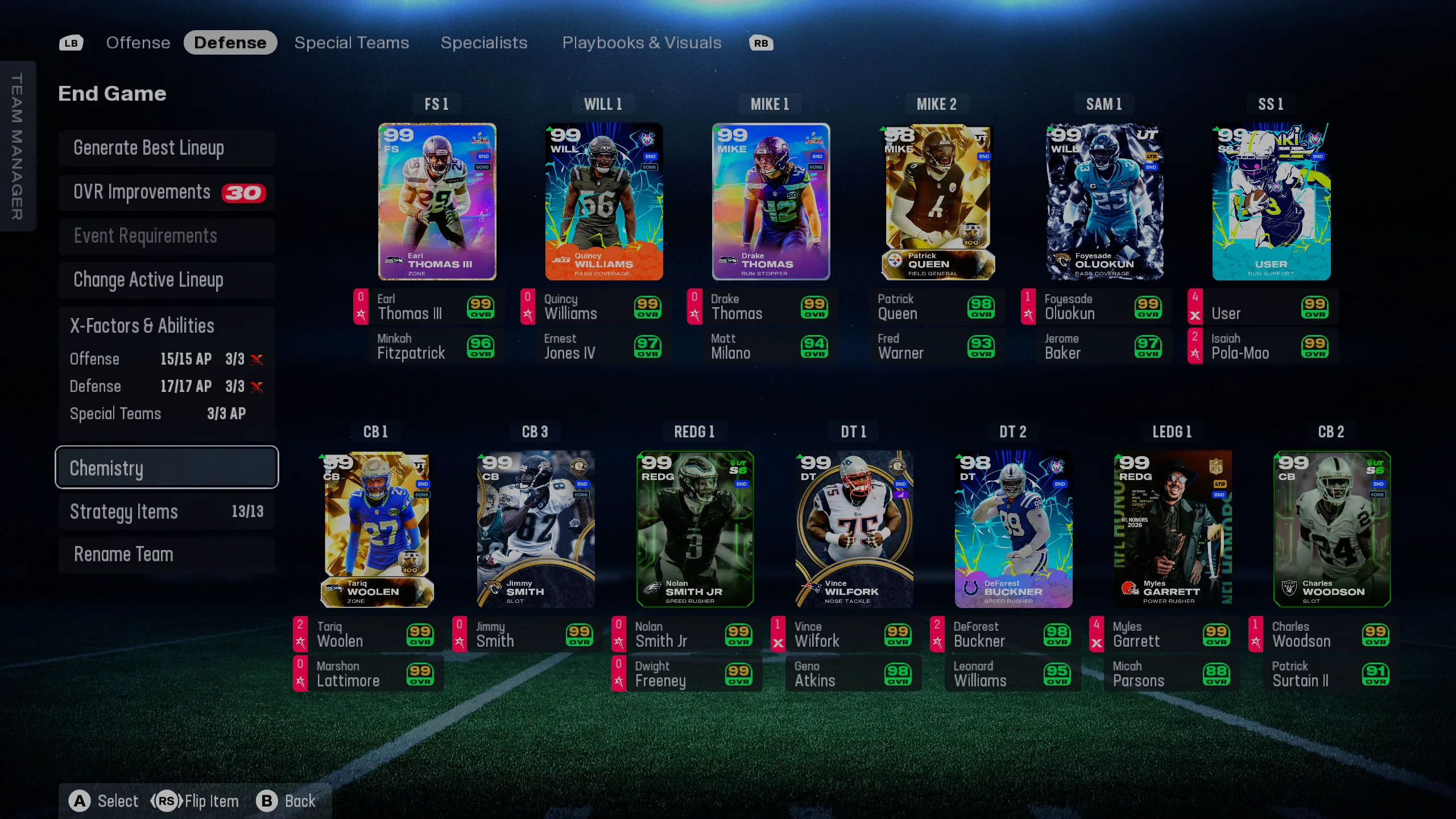1456x819 pixels.
Task: Select Generate Best Lineup
Action: (x=149, y=148)
